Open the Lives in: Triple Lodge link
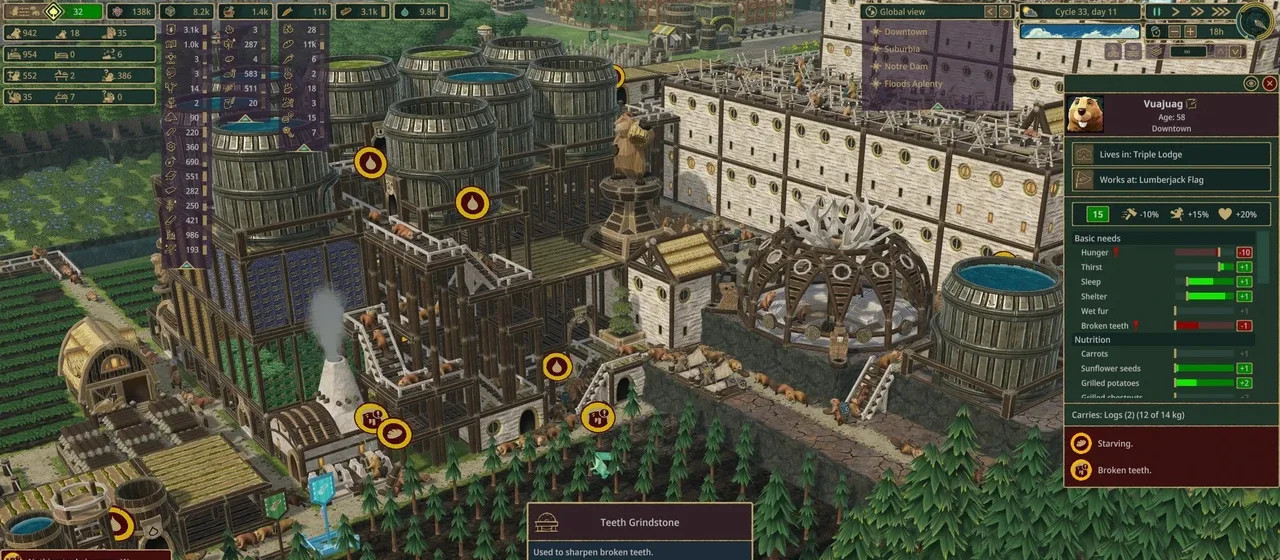The height and width of the screenshot is (560, 1280). [x=1171, y=154]
